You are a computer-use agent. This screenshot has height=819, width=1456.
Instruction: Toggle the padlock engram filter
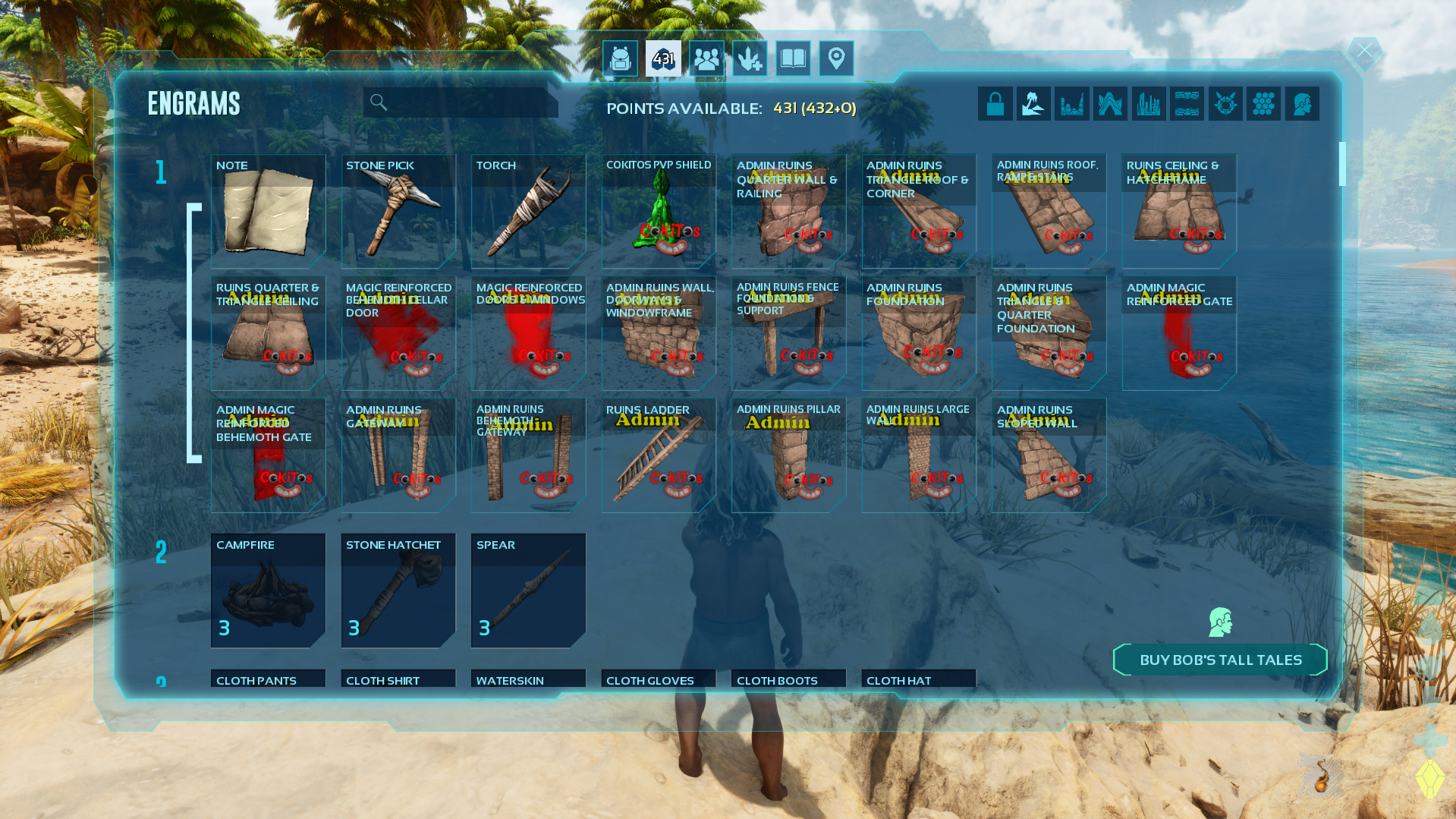(995, 104)
